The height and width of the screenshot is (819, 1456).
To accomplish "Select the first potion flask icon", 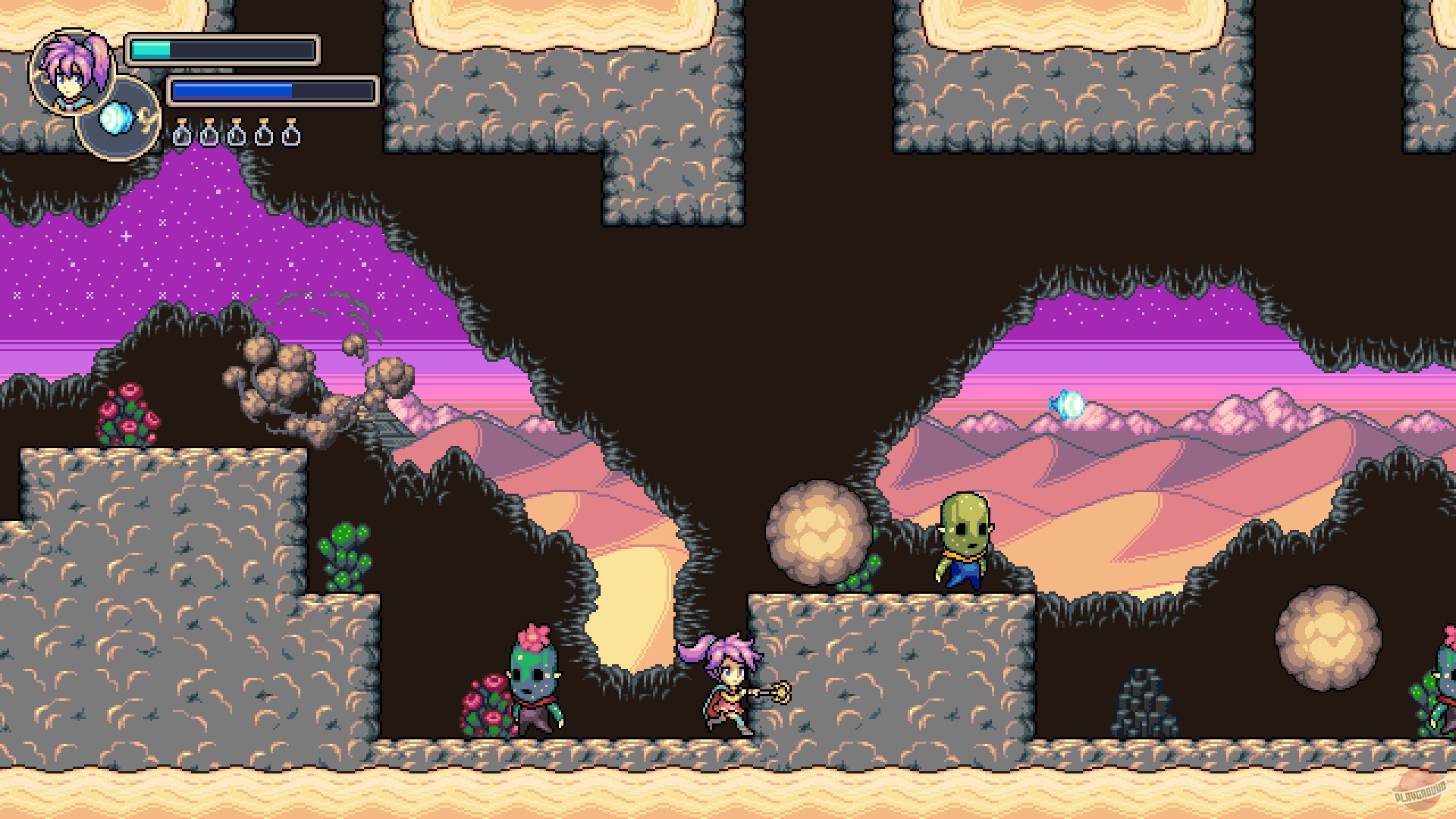I will [x=182, y=133].
